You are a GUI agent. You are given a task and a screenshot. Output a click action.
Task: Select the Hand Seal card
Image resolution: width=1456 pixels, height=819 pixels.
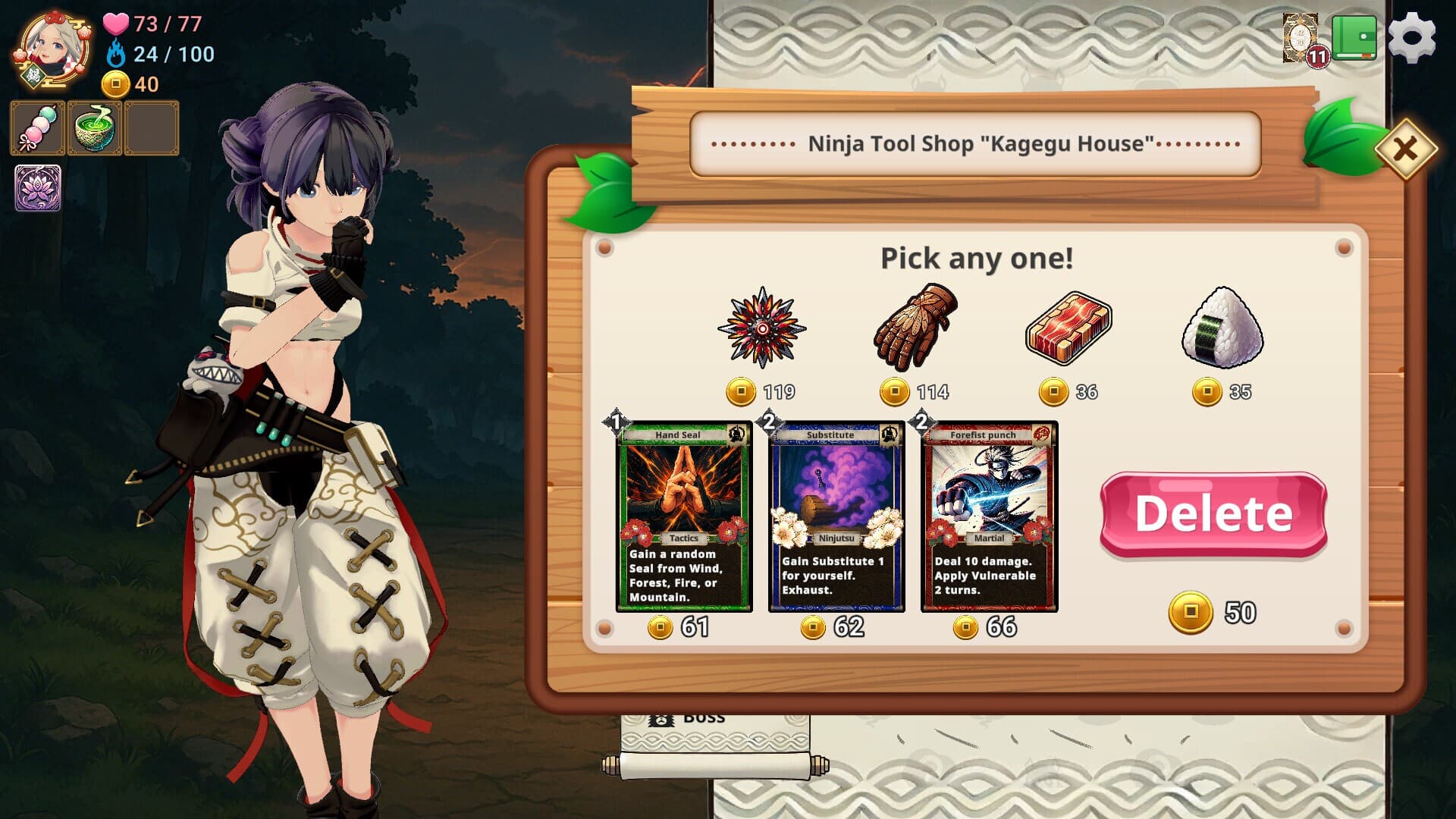tap(684, 516)
